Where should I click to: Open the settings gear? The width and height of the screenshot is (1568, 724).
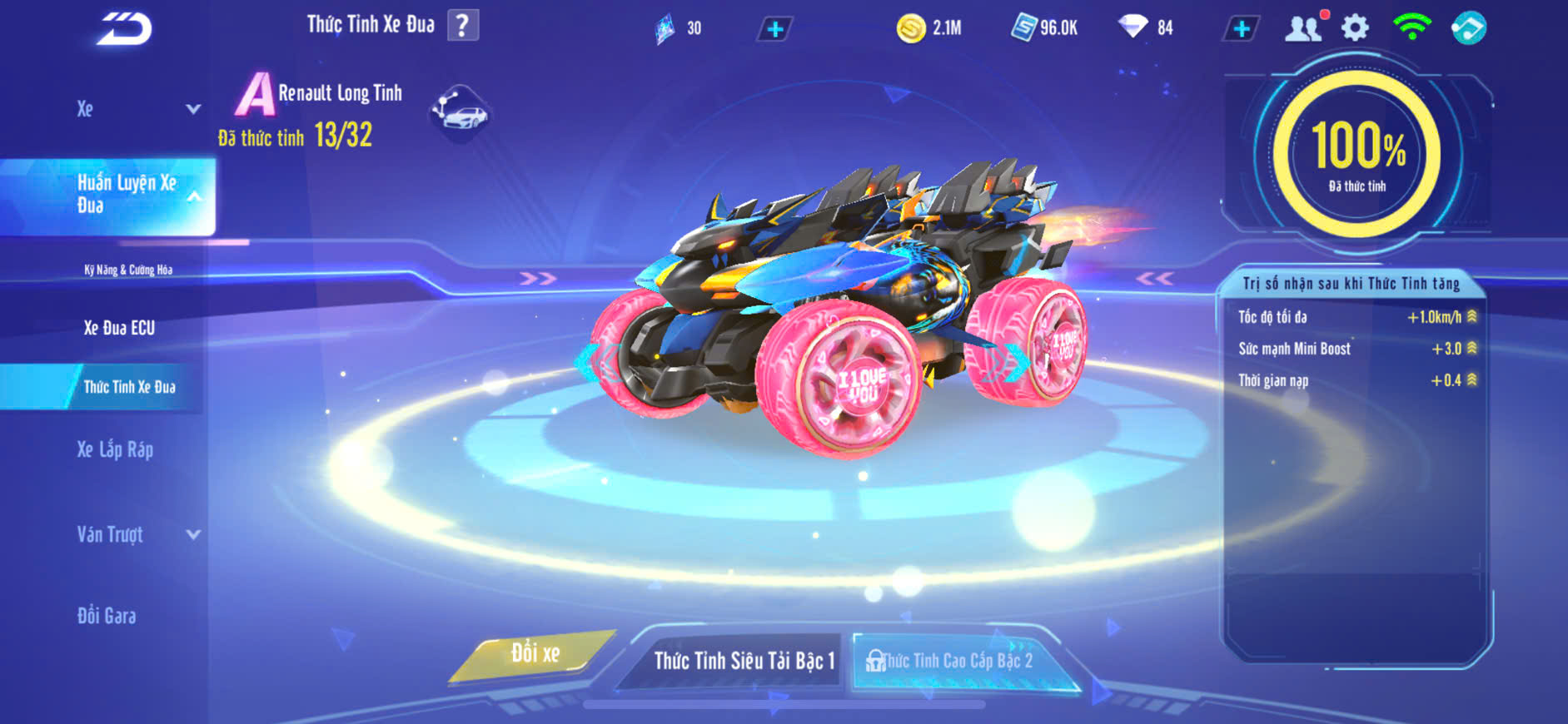pos(1355,28)
